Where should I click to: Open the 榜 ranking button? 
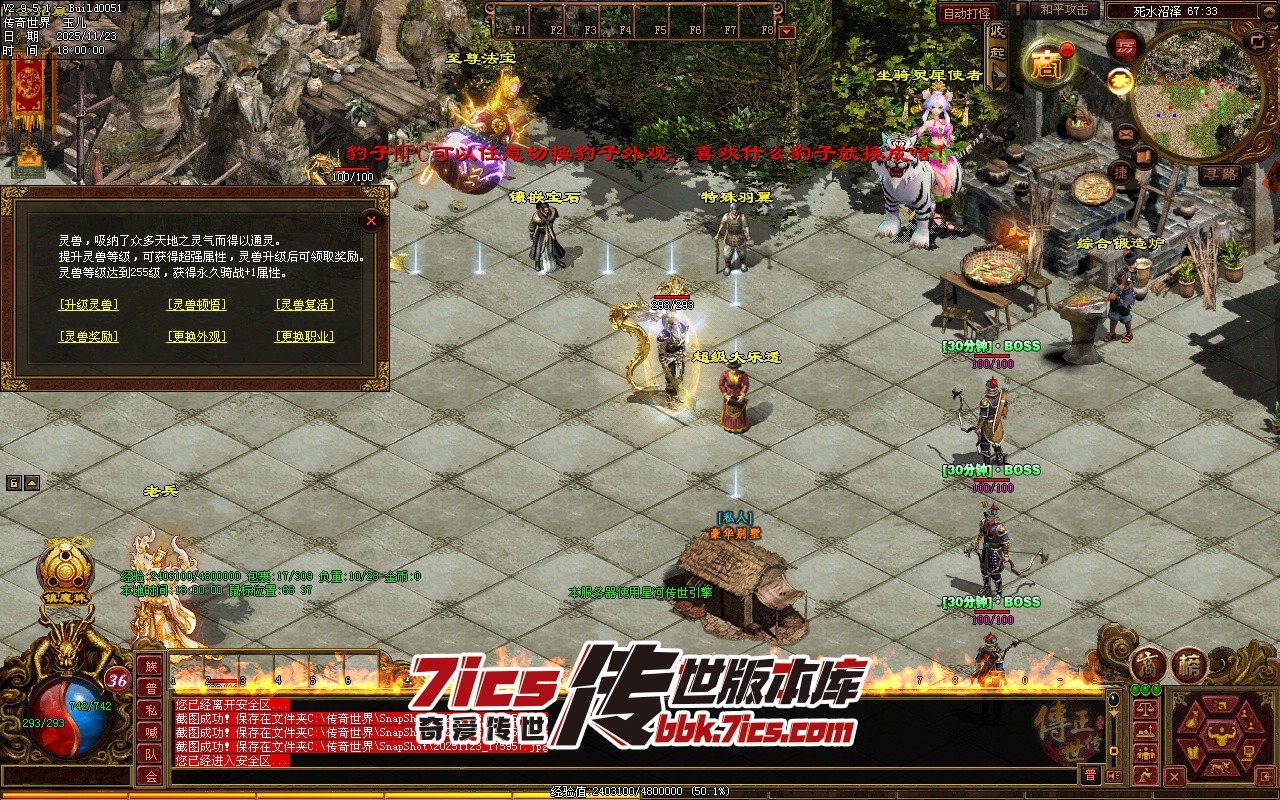pos(1189,665)
